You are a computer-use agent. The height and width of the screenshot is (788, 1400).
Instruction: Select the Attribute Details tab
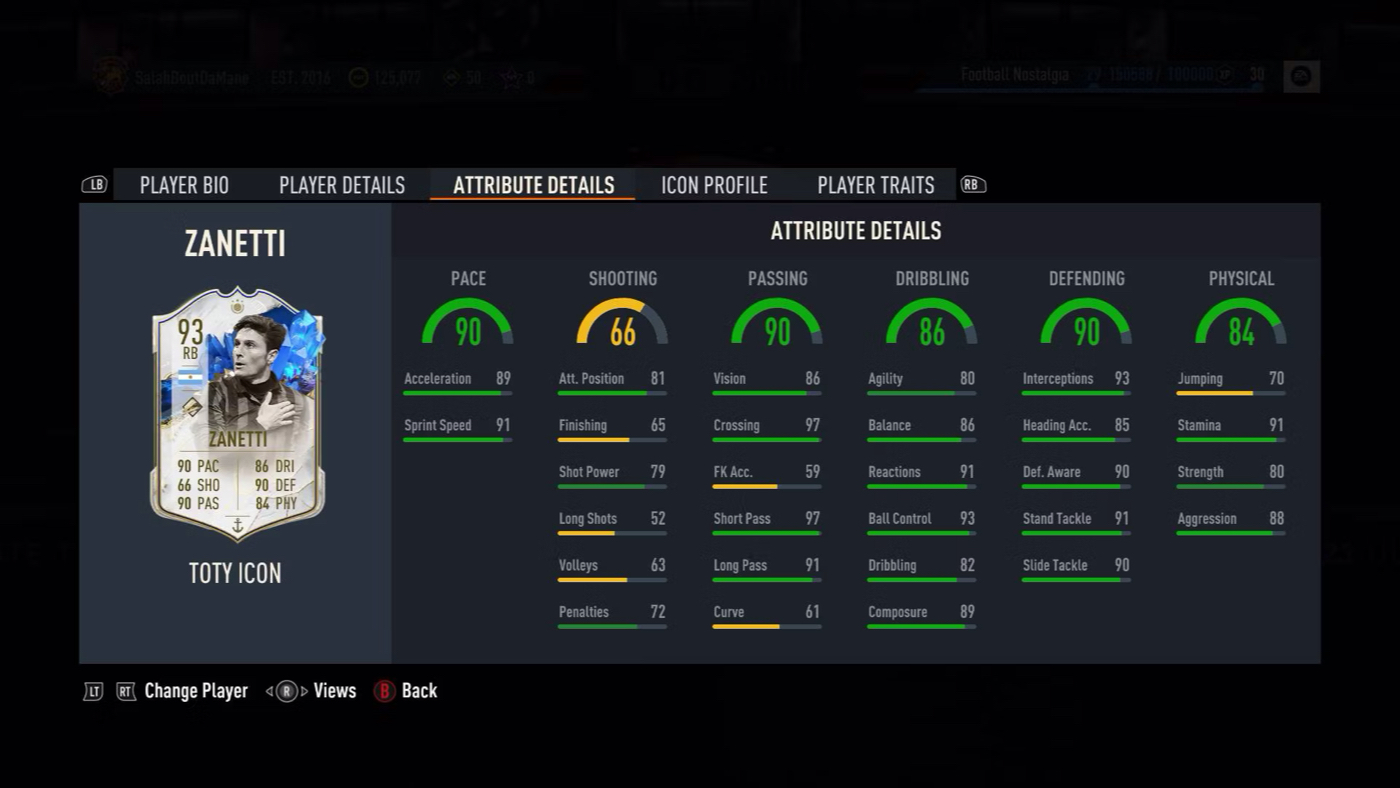[x=533, y=185]
